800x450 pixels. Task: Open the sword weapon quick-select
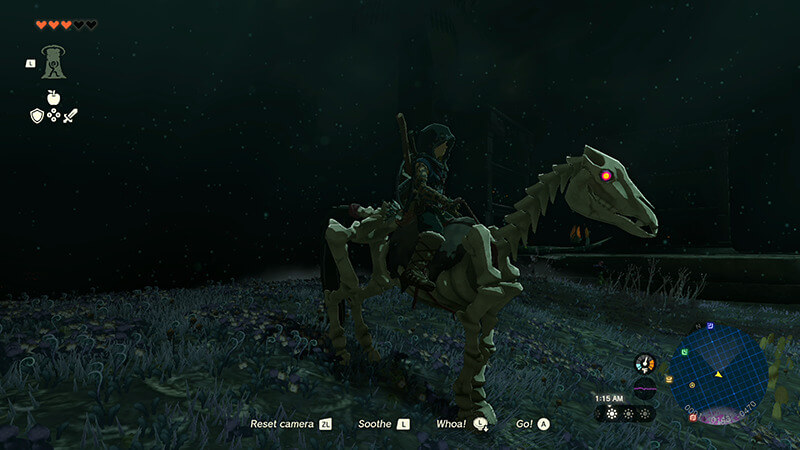click(x=71, y=116)
